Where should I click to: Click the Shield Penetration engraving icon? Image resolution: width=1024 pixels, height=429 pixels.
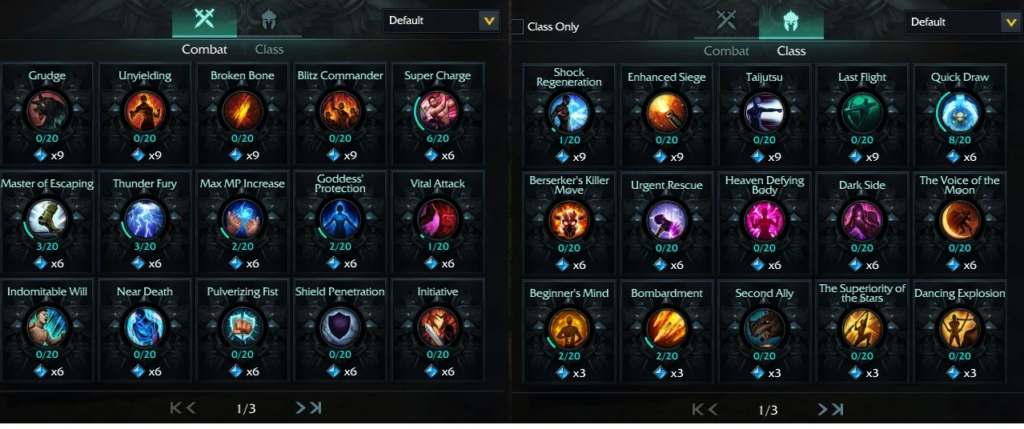339,326
